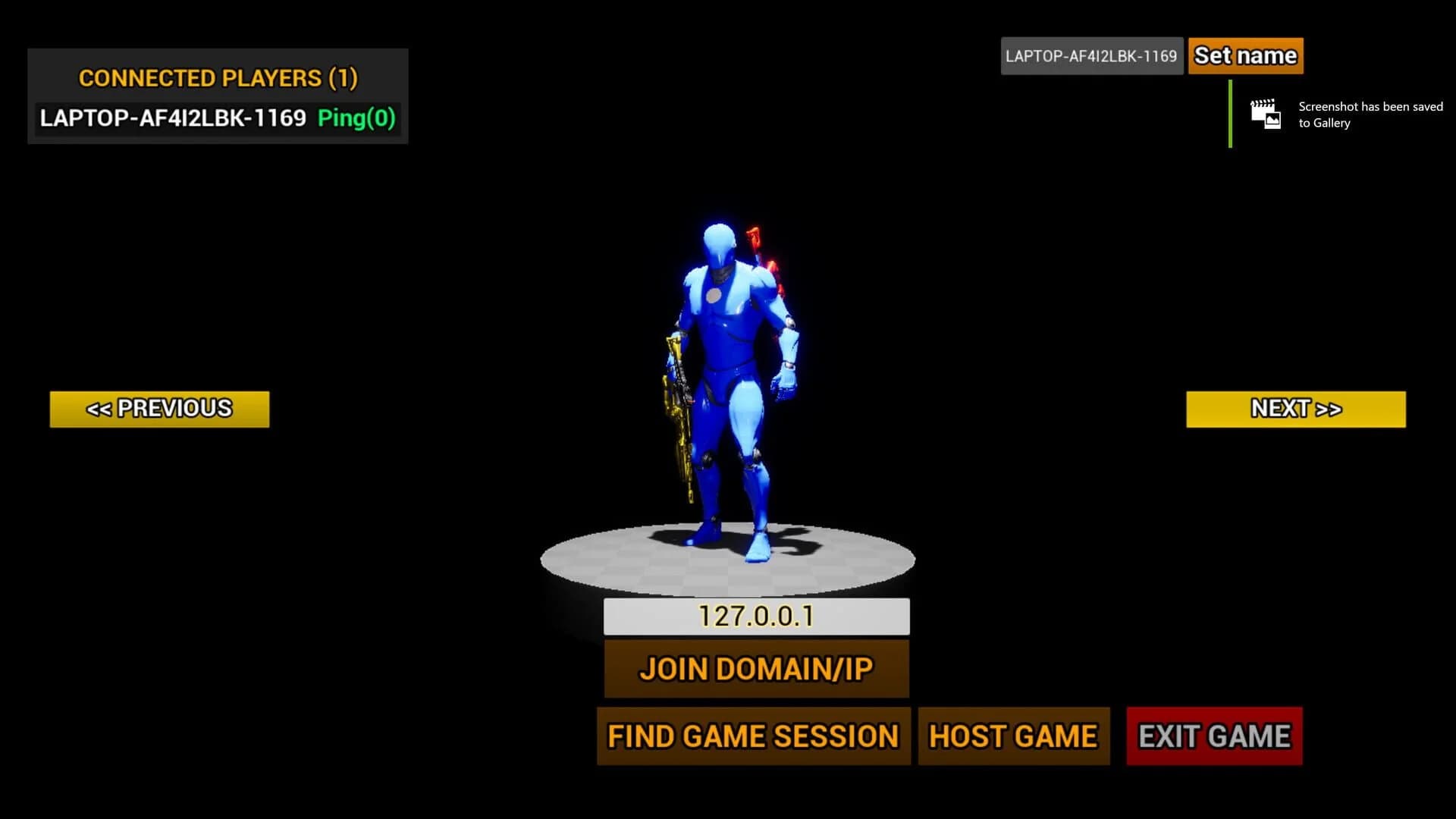Select the 127.0.0.1 IP address field
This screenshot has width=1456, height=819.
click(755, 617)
